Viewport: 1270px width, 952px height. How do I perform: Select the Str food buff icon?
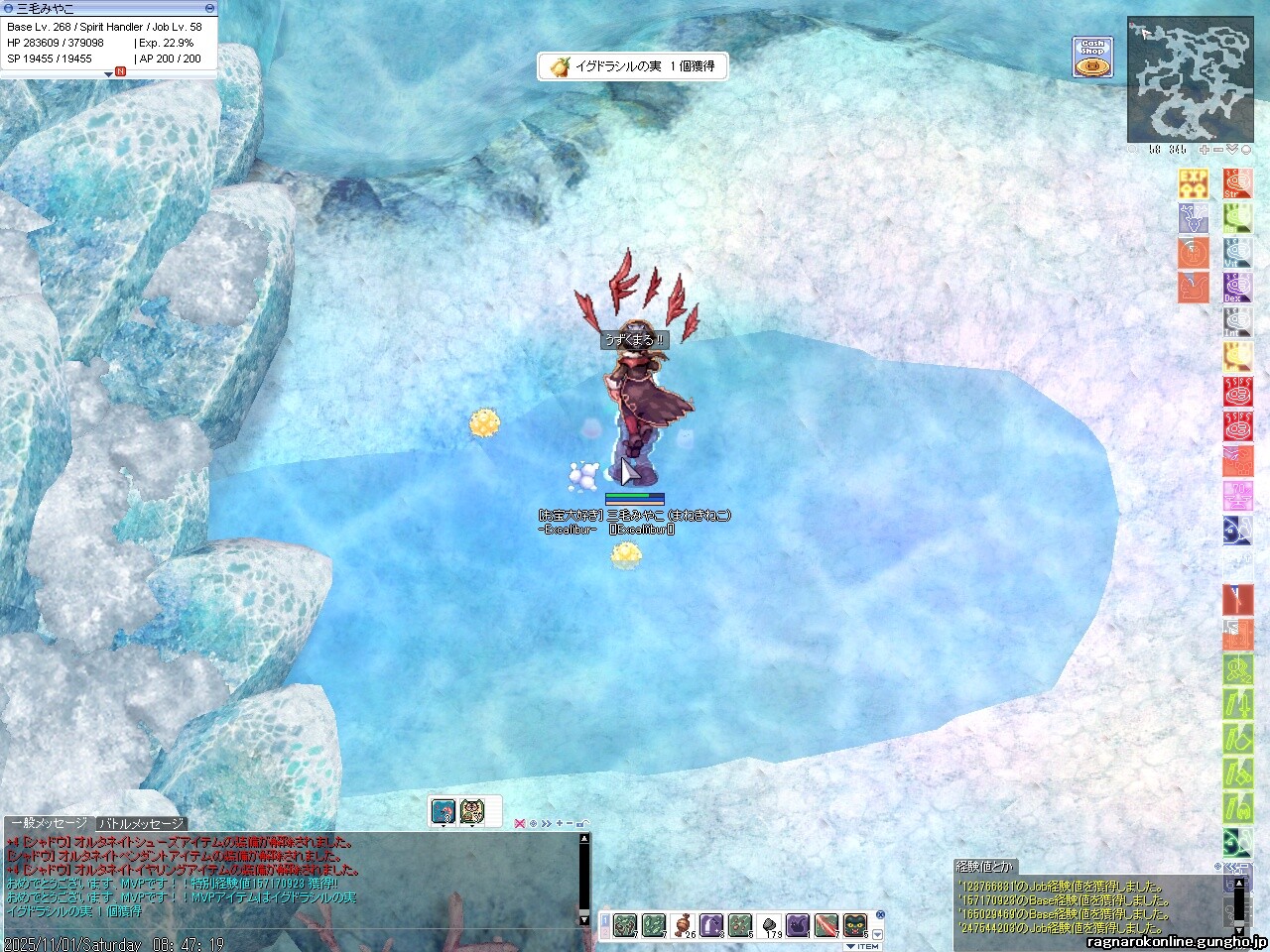pyautogui.click(x=1237, y=183)
